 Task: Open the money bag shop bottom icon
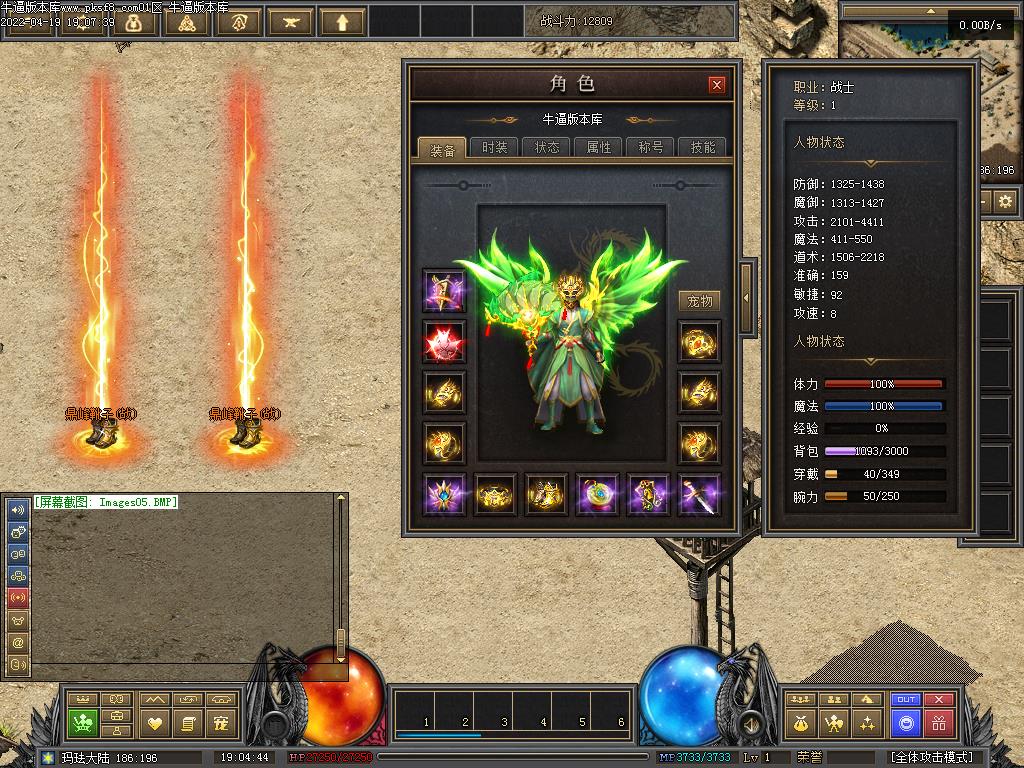[x=800, y=723]
